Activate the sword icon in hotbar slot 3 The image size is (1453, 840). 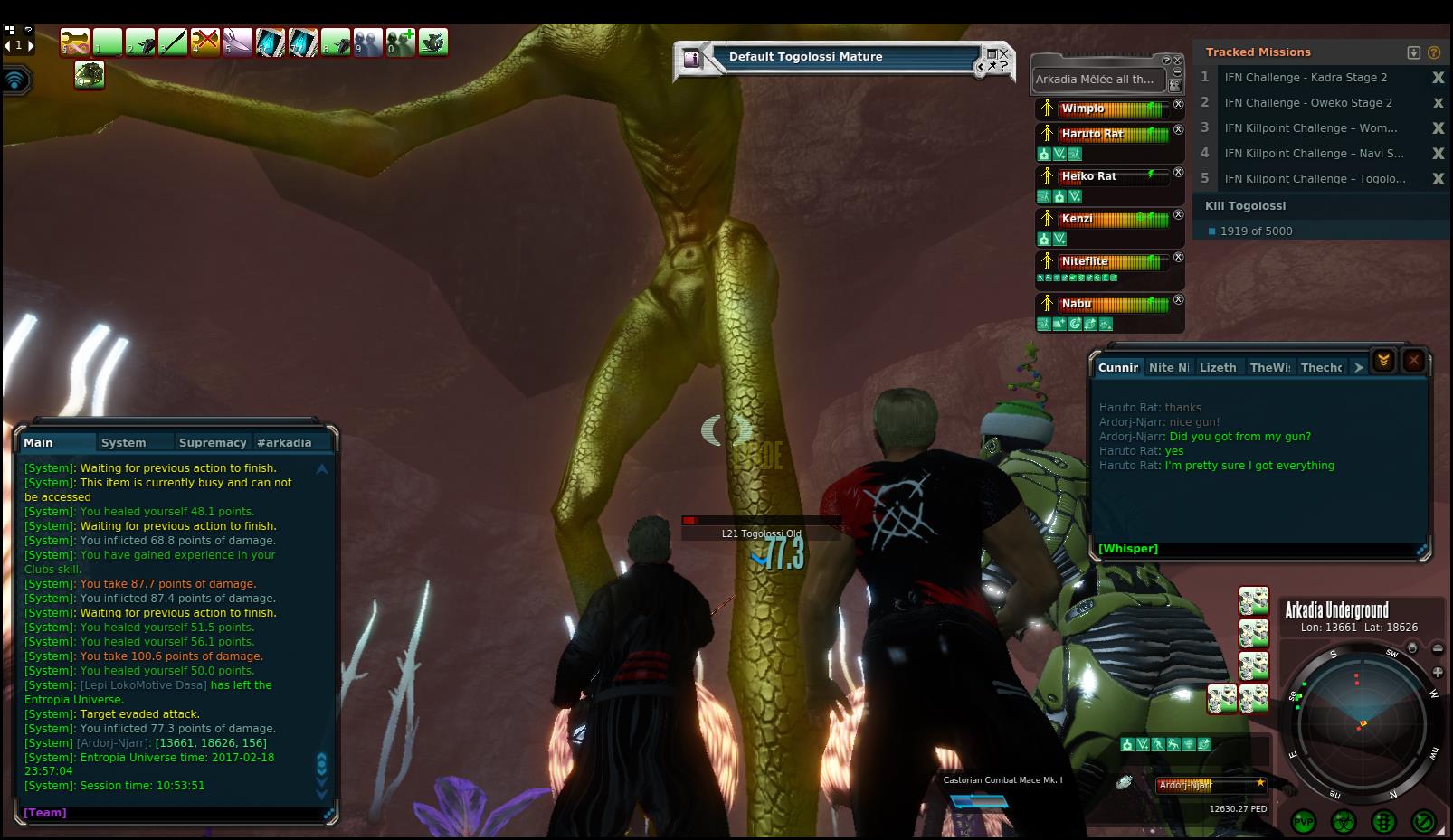pyautogui.click(x=173, y=42)
